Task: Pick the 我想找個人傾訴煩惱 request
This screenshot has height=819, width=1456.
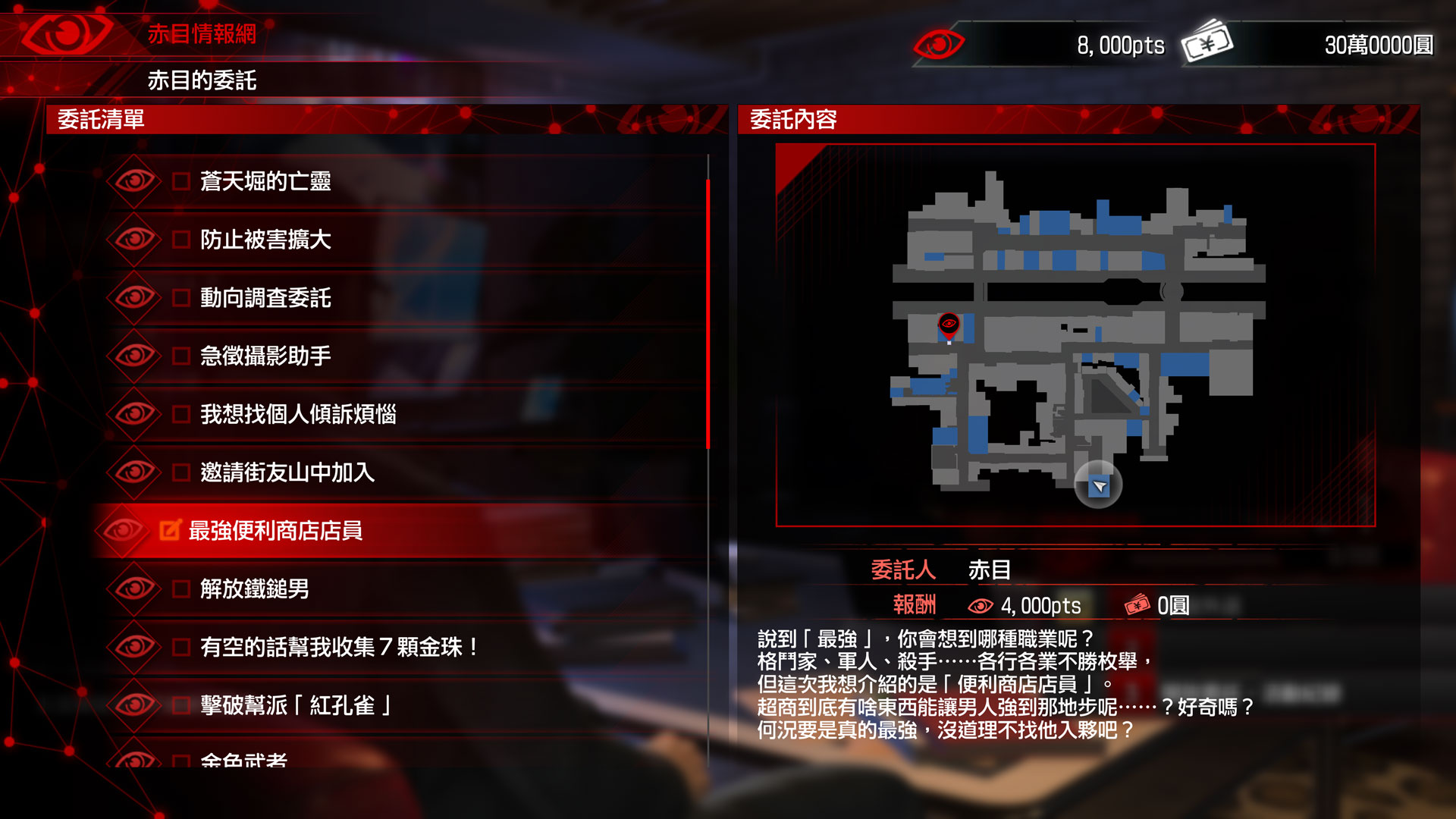Action: (297, 414)
